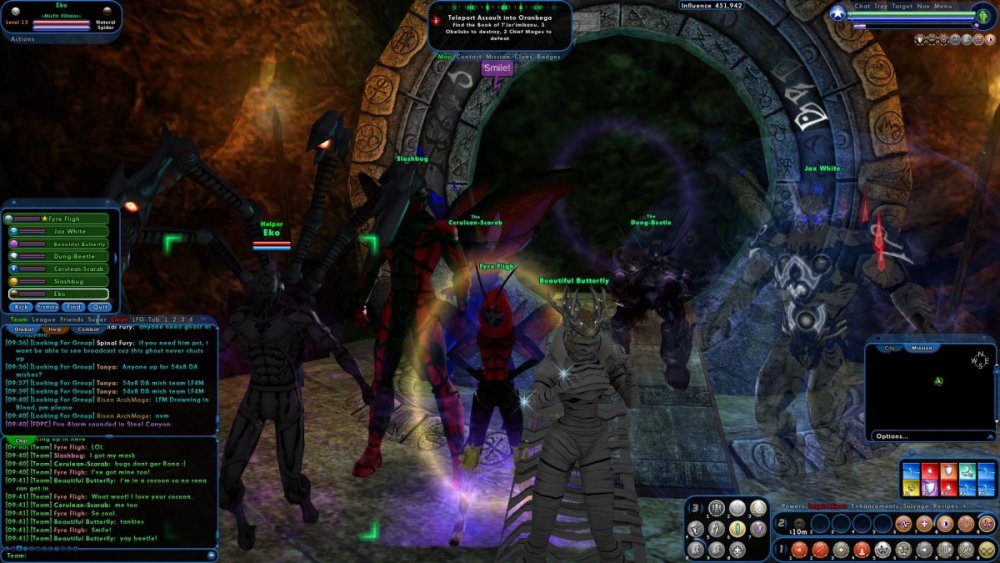Kick a member using the Kick button
Image resolution: width=1000 pixels, height=563 pixels.
pyautogui.click(x=21, y=306)
